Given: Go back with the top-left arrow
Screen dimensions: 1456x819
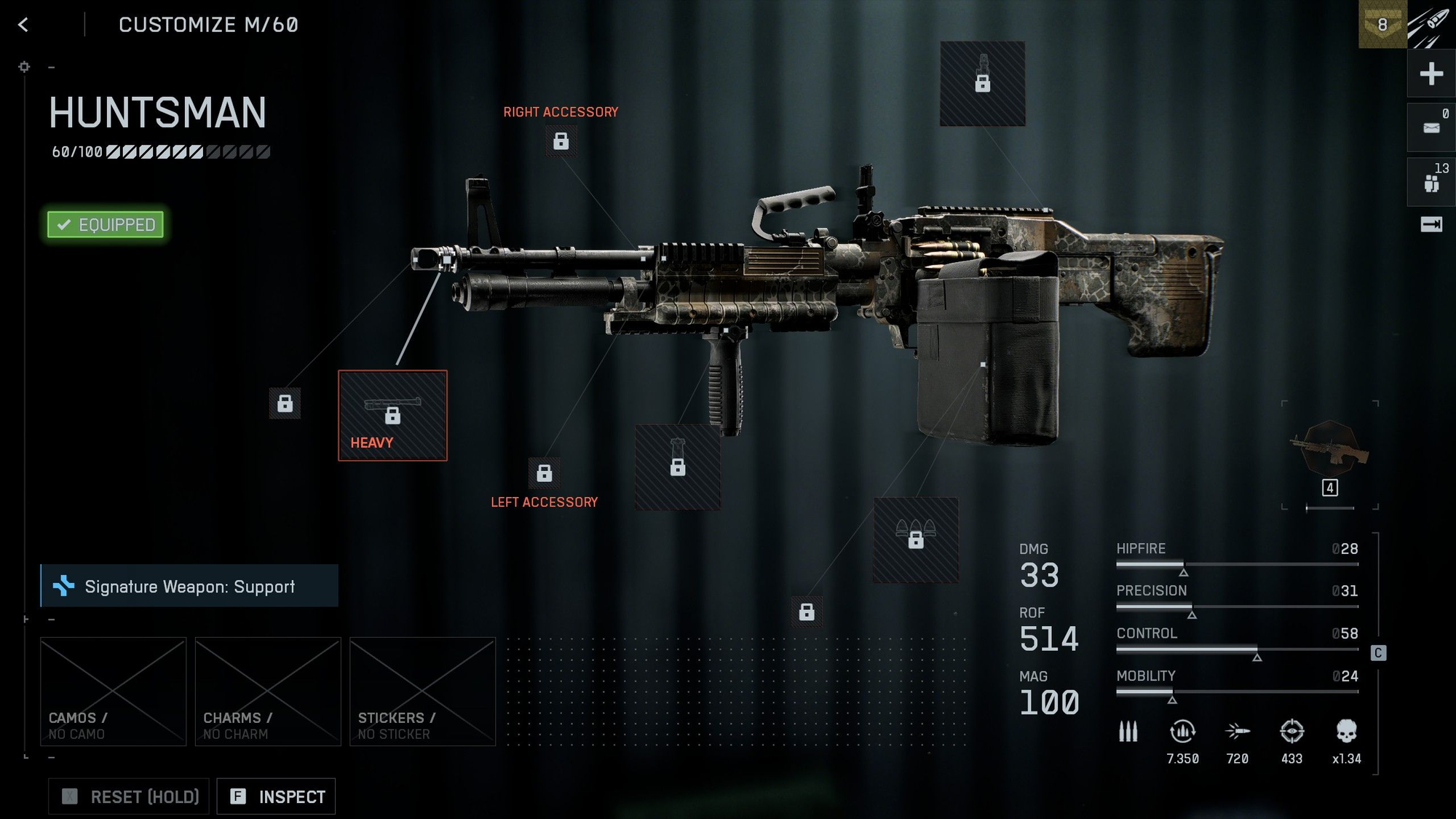Looking at the screenshot, I should pyautogui.click(x=23, y=25).
